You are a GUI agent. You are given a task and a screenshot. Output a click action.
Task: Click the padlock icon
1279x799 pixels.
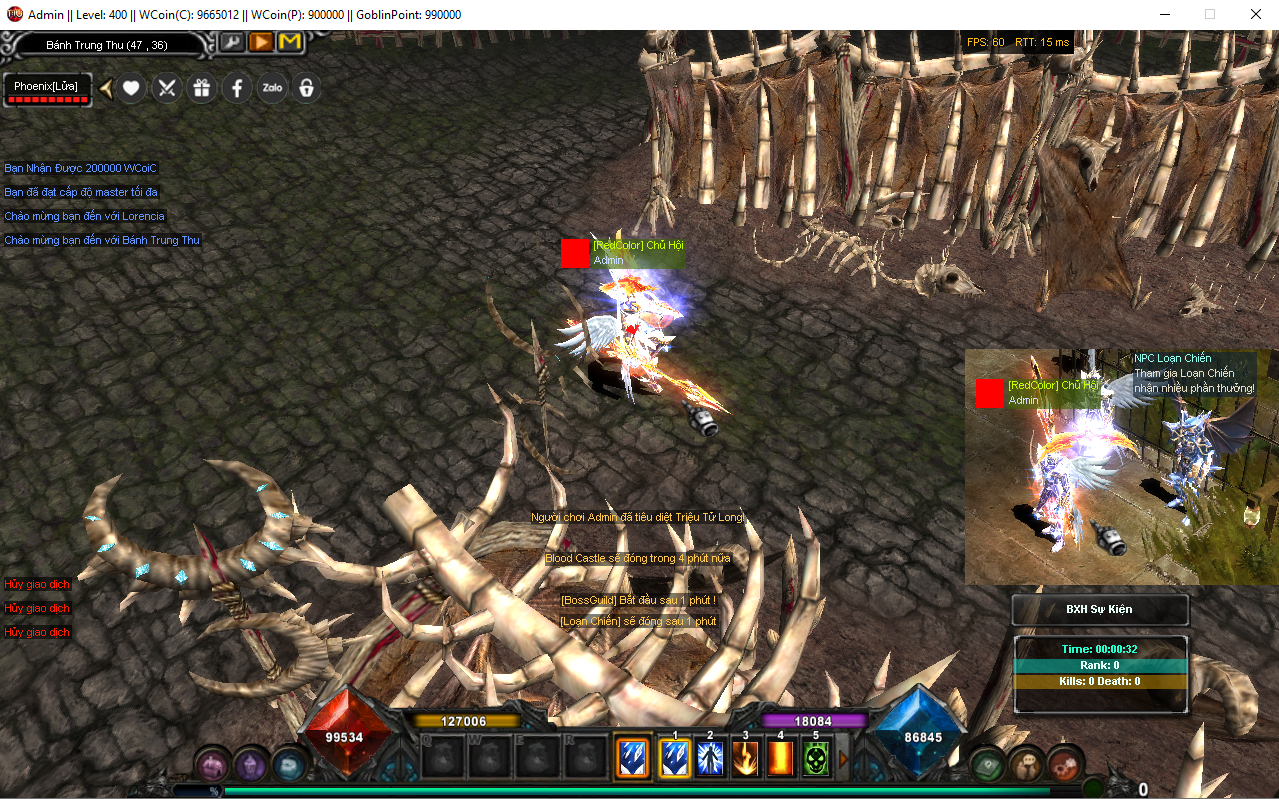(x=307, y=88)
